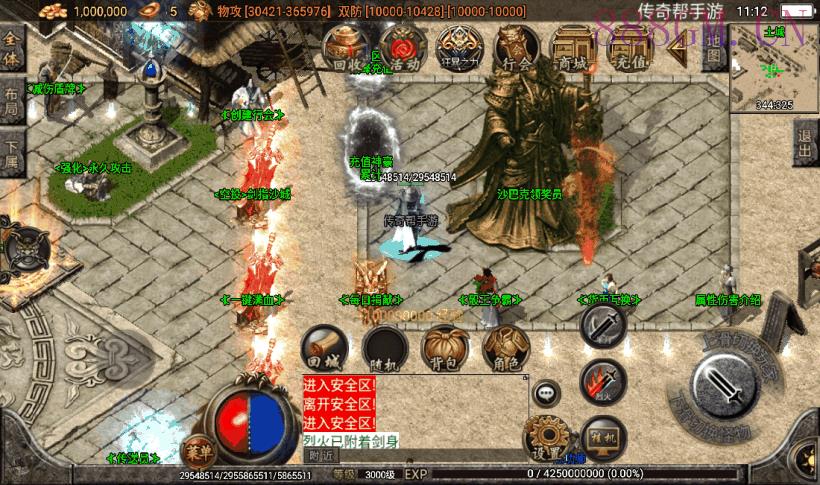Open the 背包 bag
Screen dimensions: 820x485
coord(444,347)
